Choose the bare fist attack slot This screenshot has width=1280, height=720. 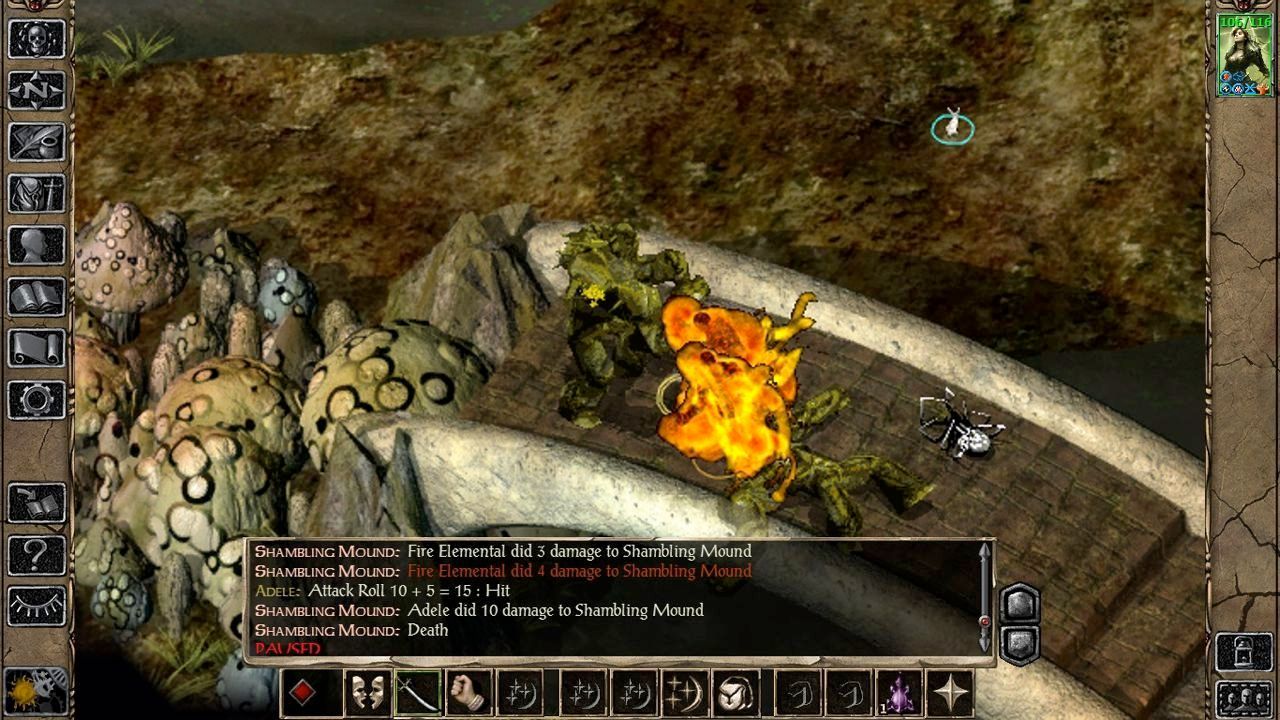pos(468,693)
